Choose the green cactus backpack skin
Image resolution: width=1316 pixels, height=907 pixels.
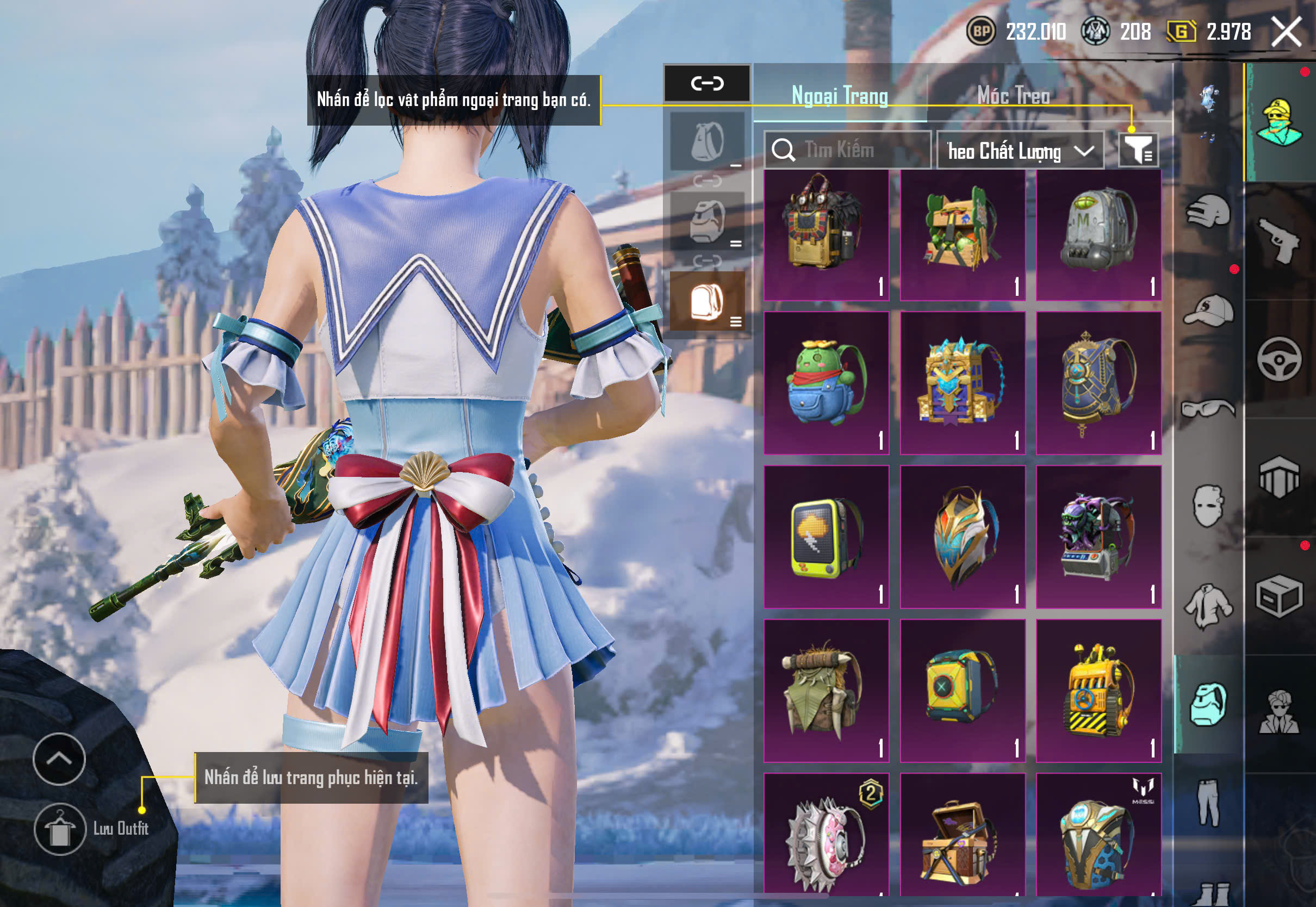(826, 383)
